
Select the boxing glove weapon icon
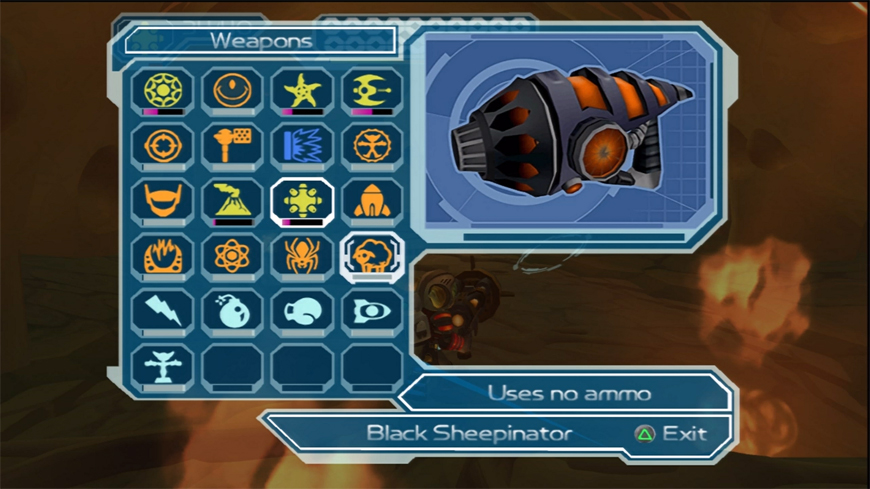[x=302, y=312]
